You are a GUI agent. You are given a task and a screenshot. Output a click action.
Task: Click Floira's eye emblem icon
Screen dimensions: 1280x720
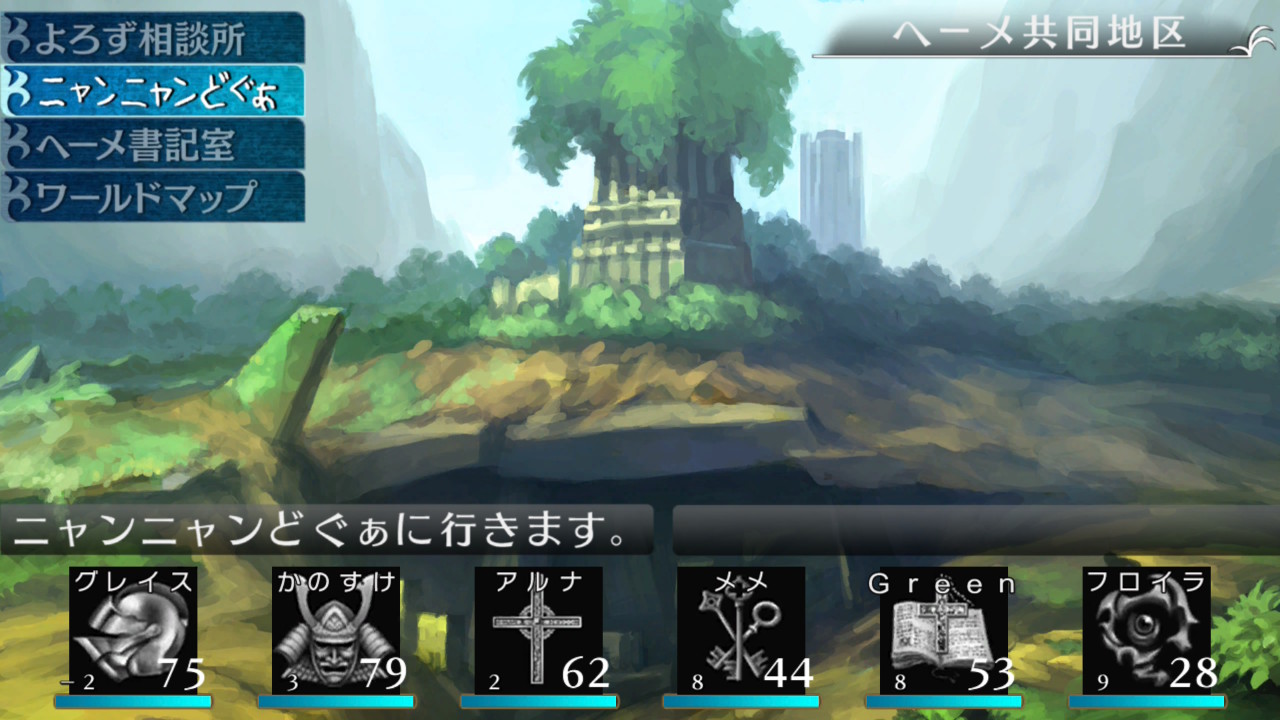click(x=1145, y=630)
